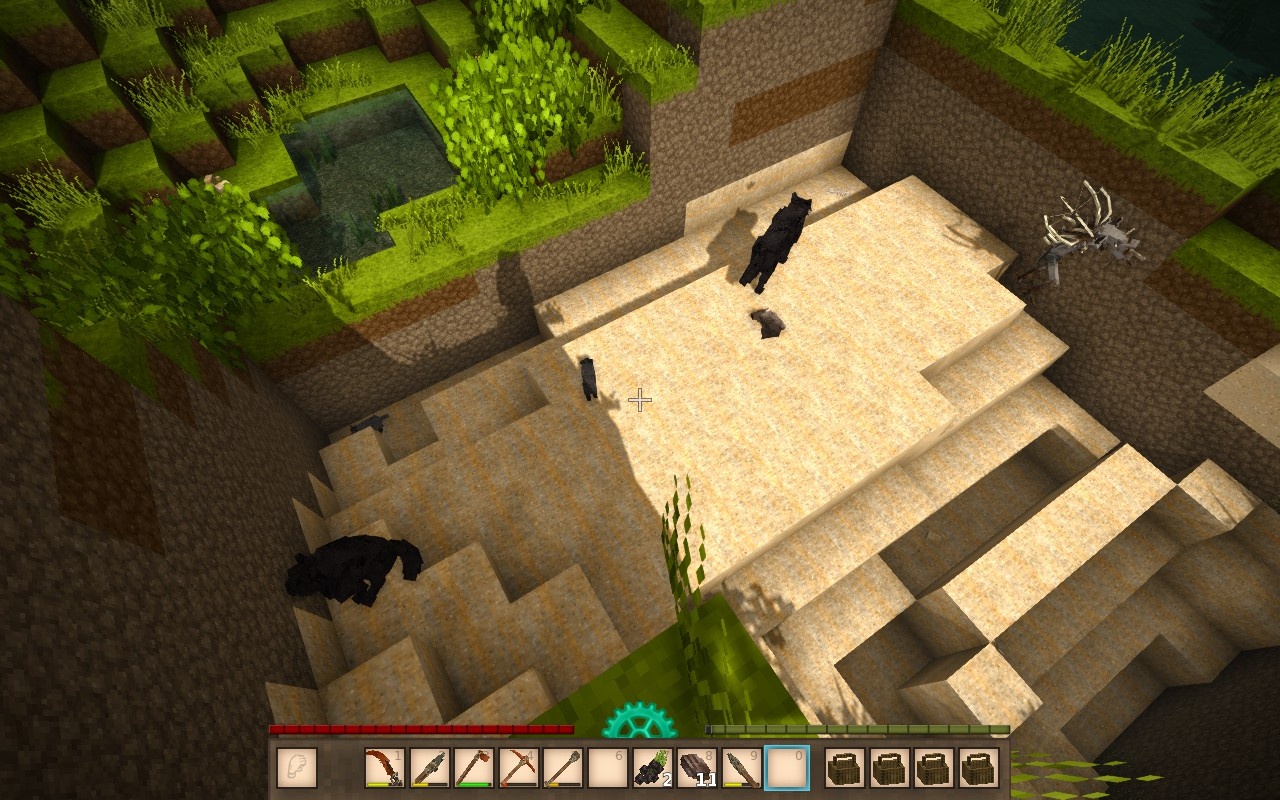Choose the pickaxe in the hotbar
Screen dimensions: 1280x800
pyautogui.click(x=519, y=768)
